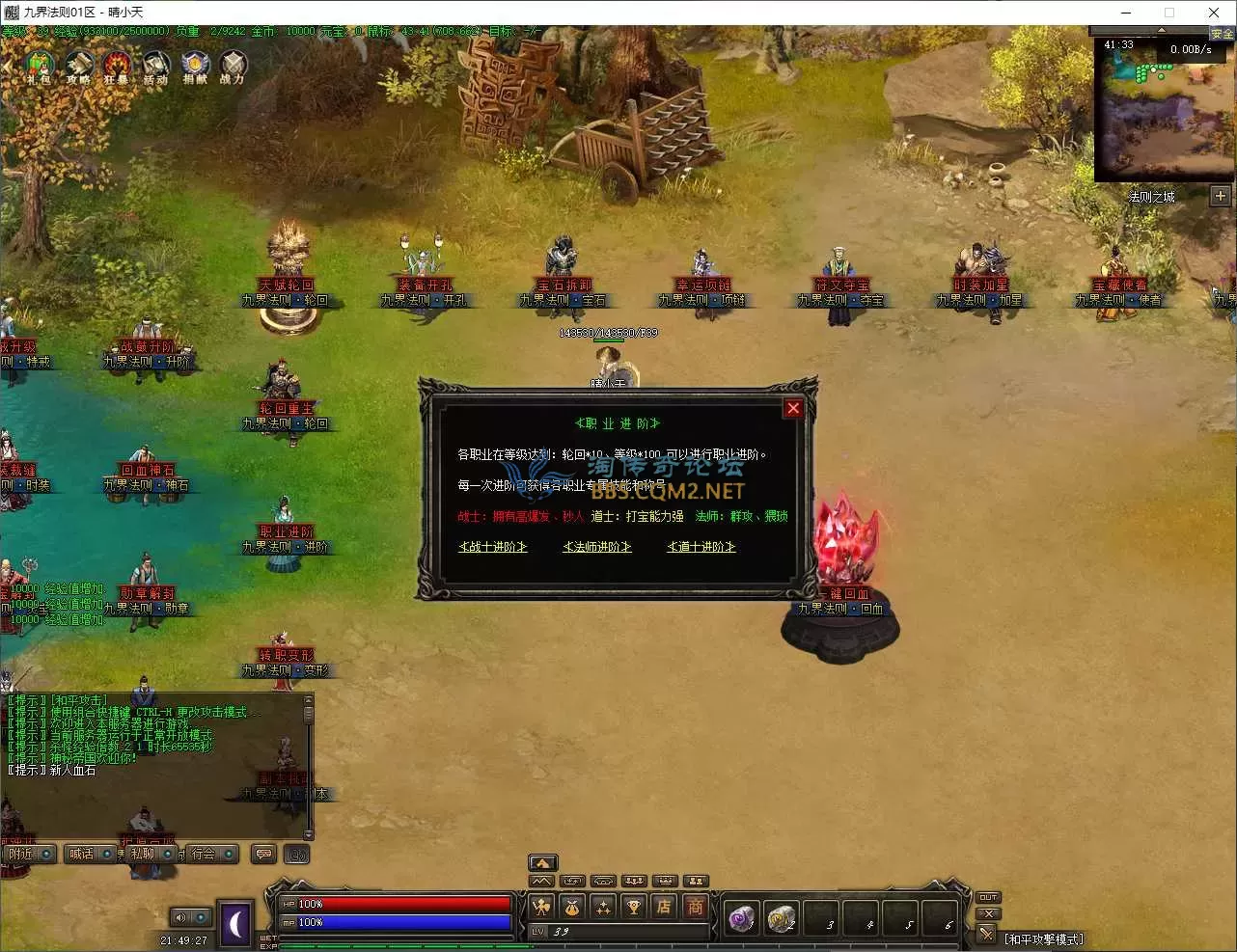Maximize the game window
The width and height of the screenshot is (1237, 952).
pos(1169,13)
